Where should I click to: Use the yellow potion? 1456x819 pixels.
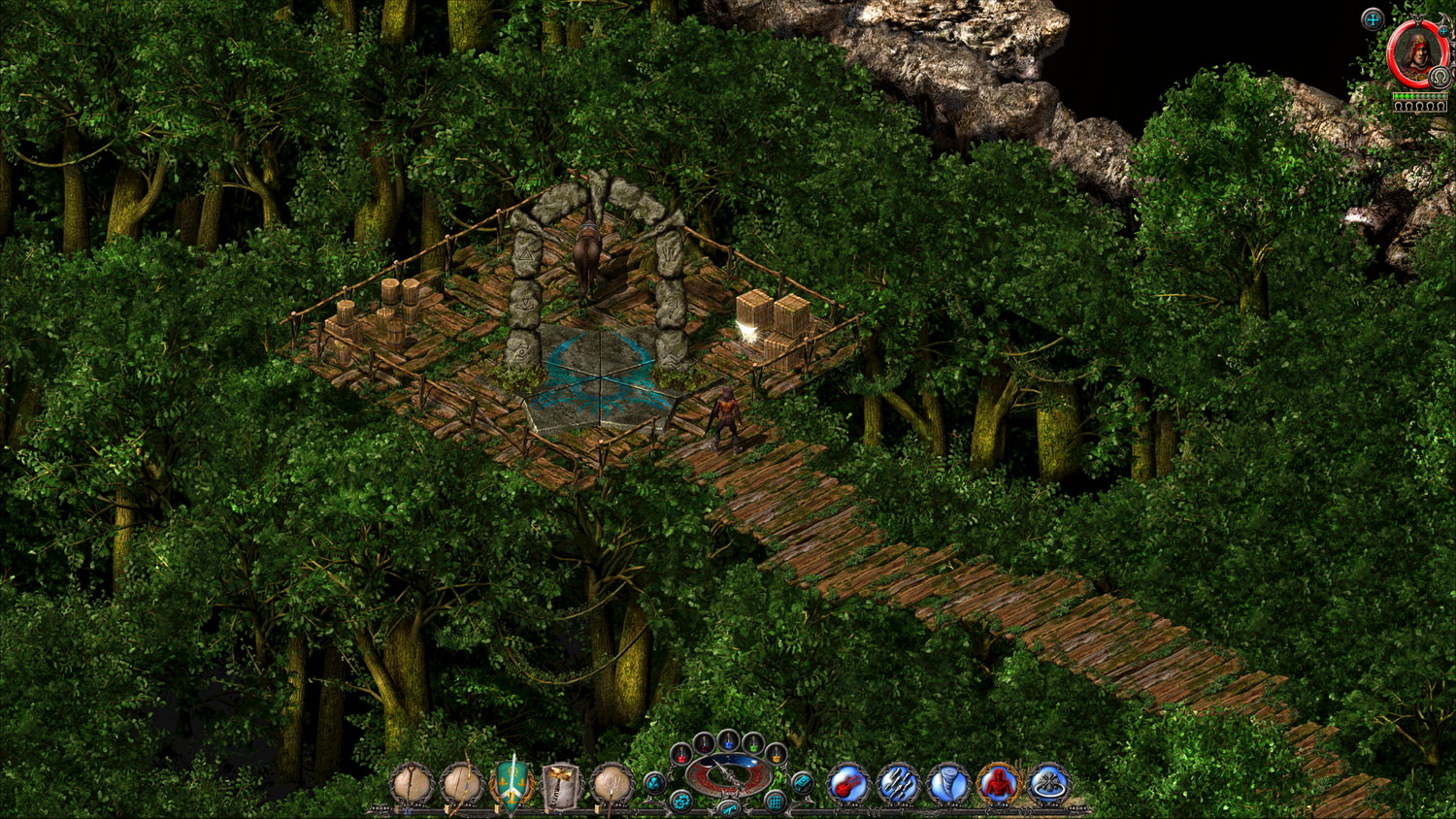pos(775,754)
